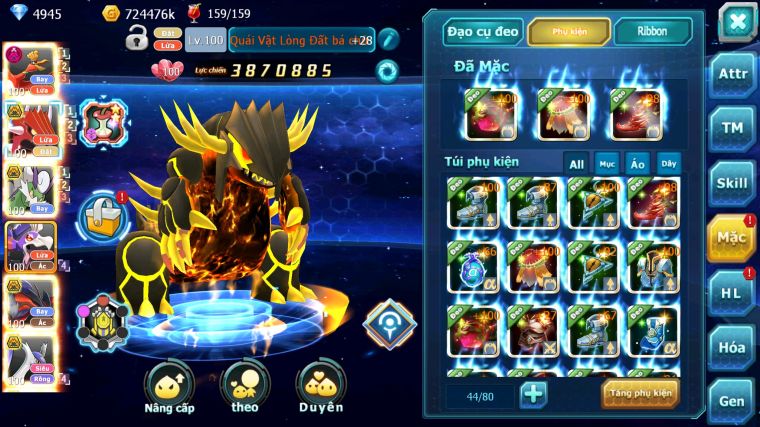Viewport: 760px width, 427px height.
Task: Close the accessory panel
Action: click(737, 21)
